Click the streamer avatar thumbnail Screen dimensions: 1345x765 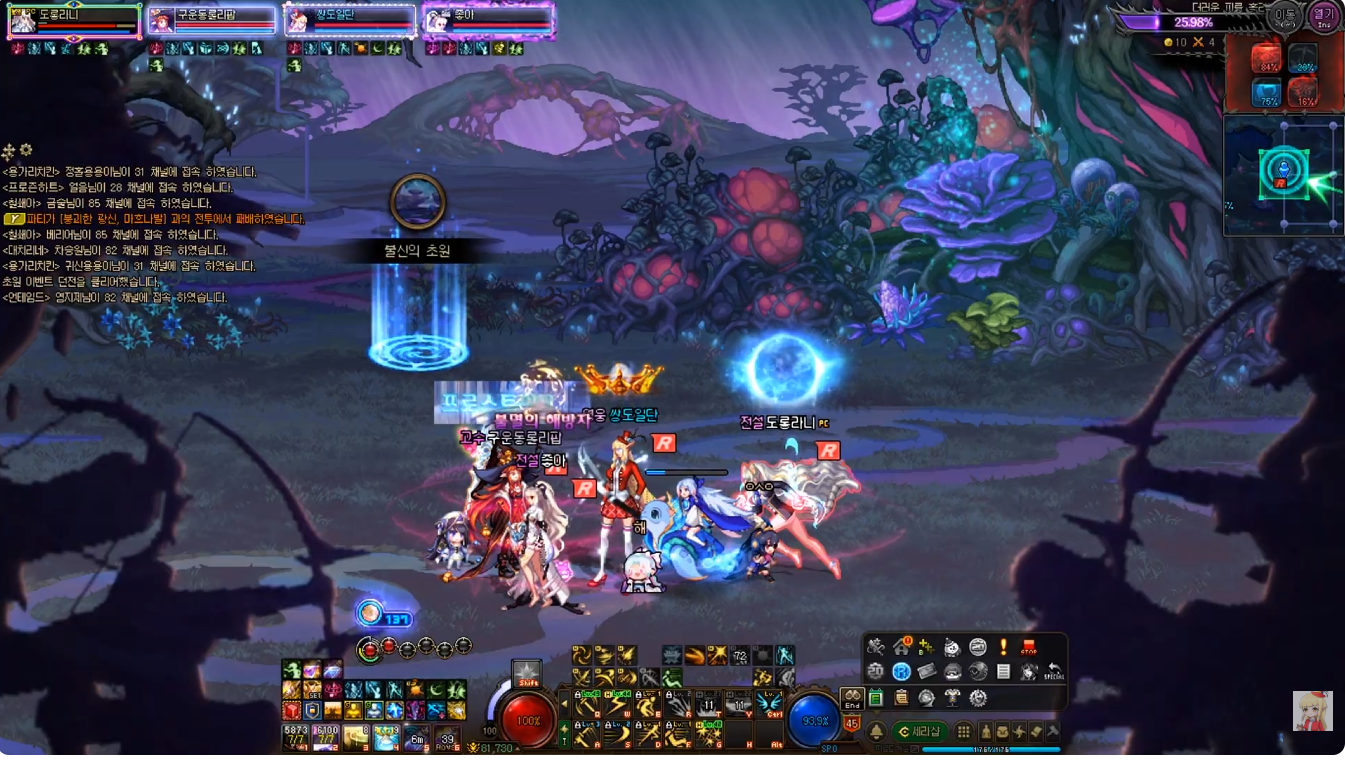(x=1312, y=710)
